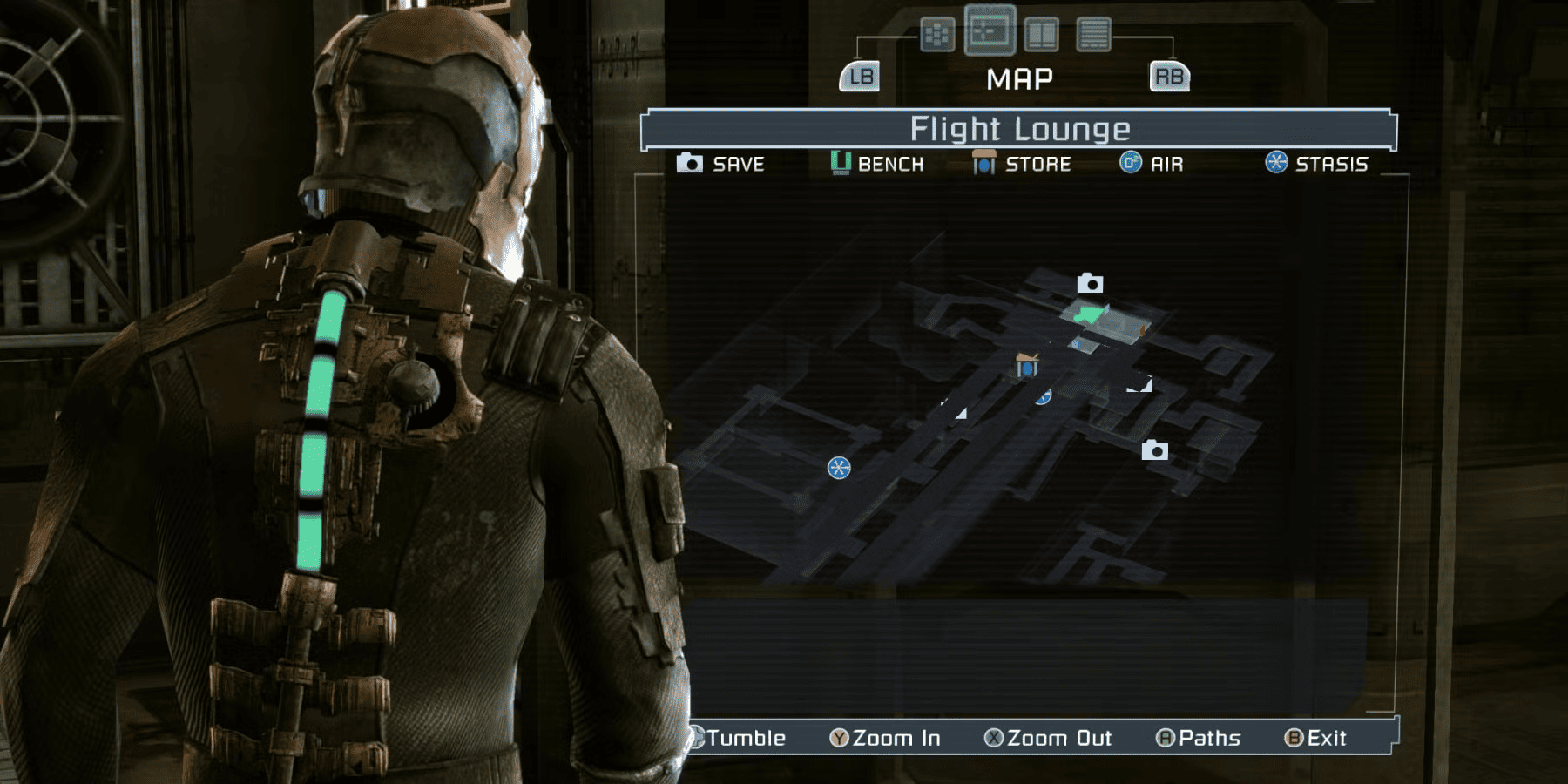Click the RB bumper icon

click(1171, 77)
